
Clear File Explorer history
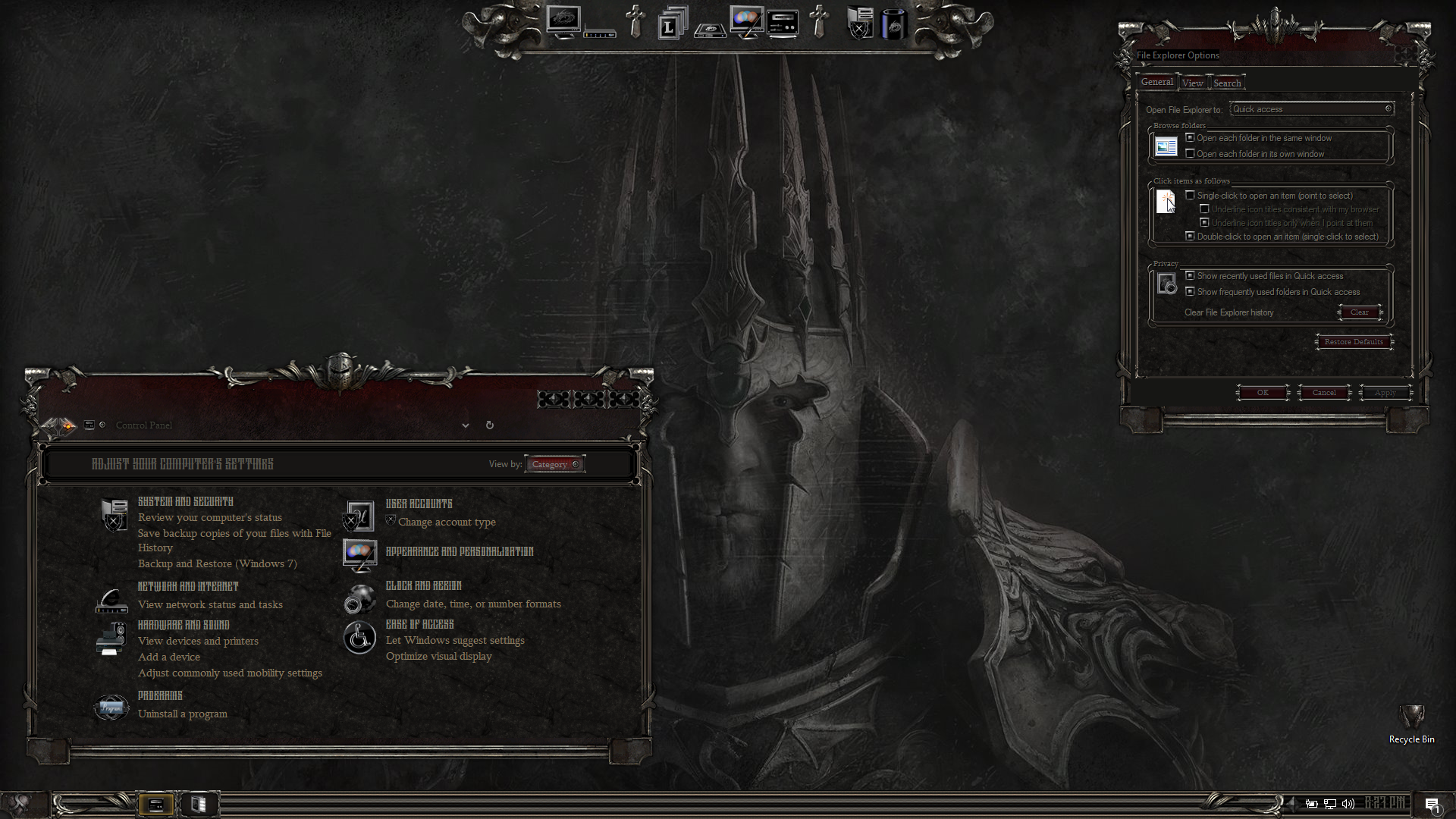[1359, 312]
